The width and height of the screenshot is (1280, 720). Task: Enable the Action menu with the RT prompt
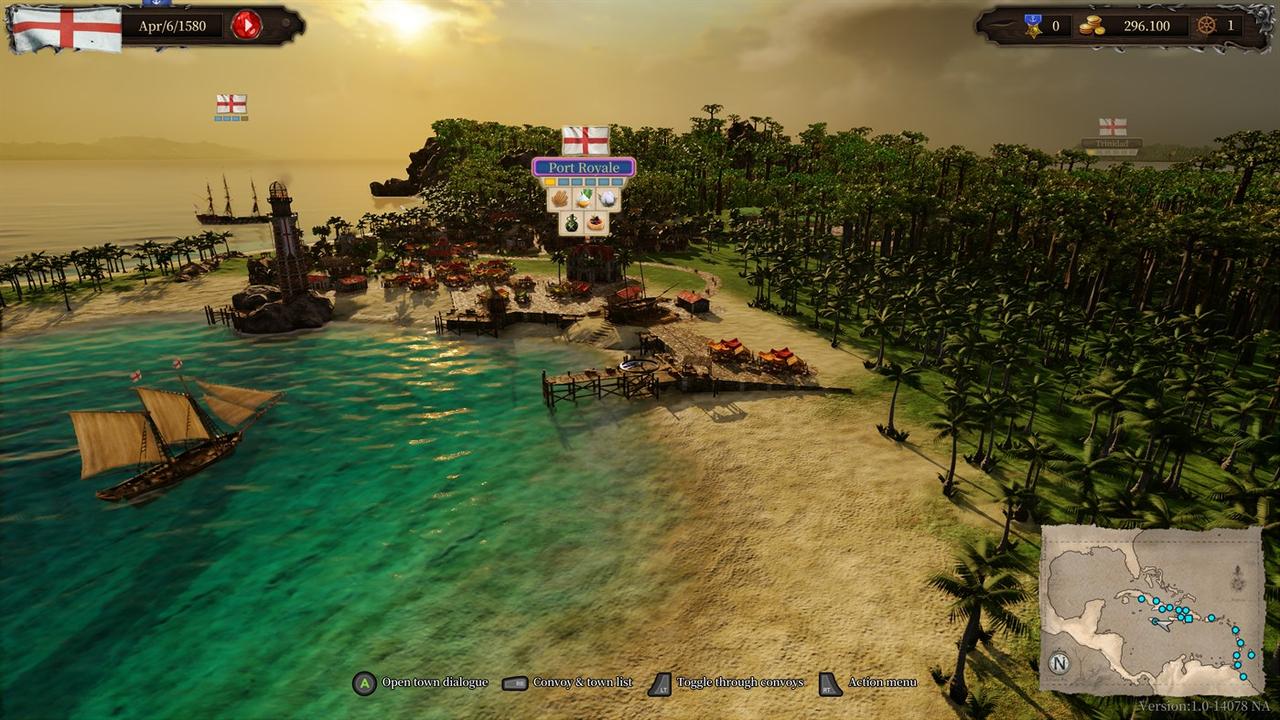tap(826, 683)
